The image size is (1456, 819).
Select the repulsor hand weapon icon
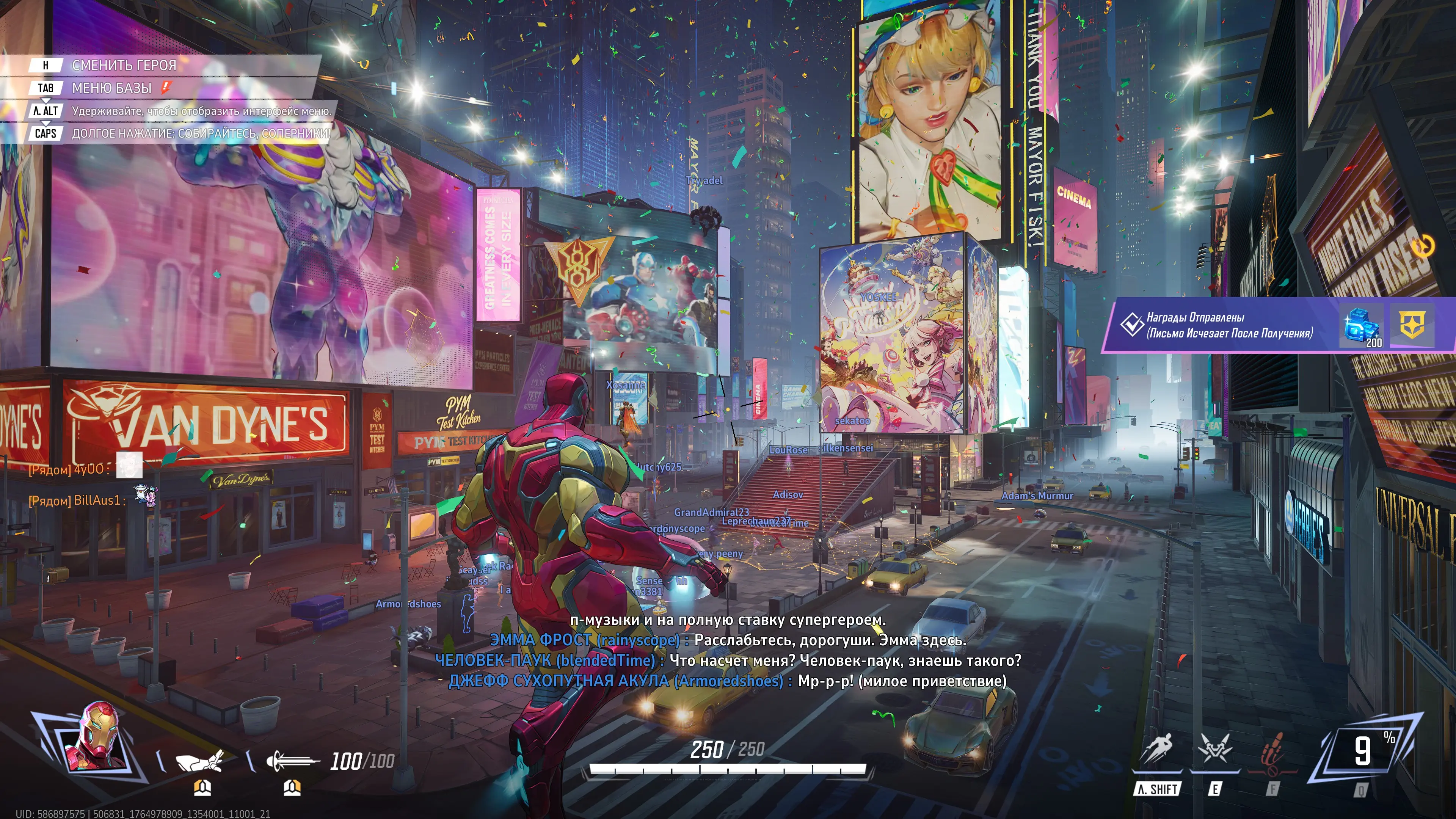tap(199, 761)
